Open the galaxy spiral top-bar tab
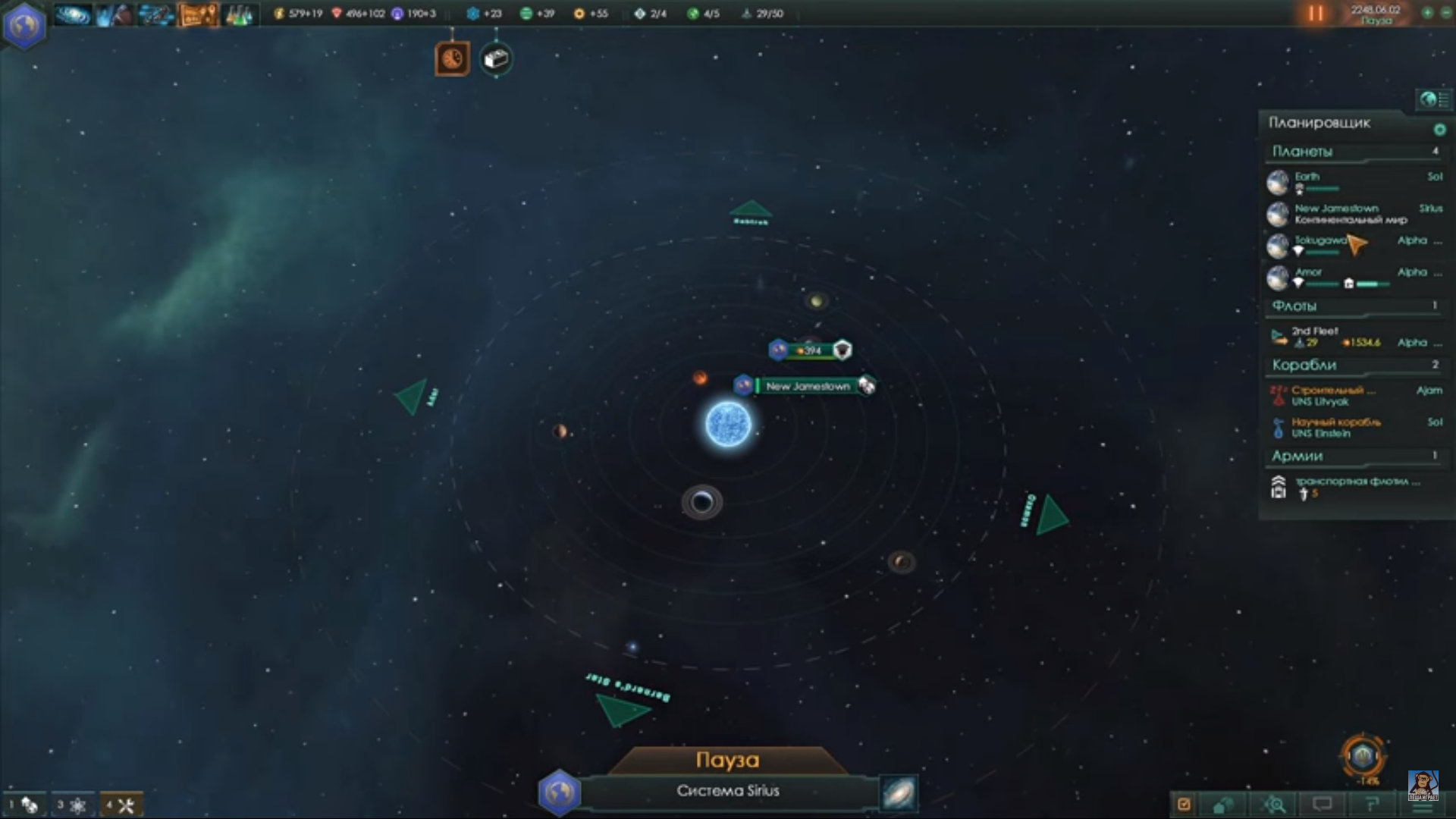 (x=72, y=14)
